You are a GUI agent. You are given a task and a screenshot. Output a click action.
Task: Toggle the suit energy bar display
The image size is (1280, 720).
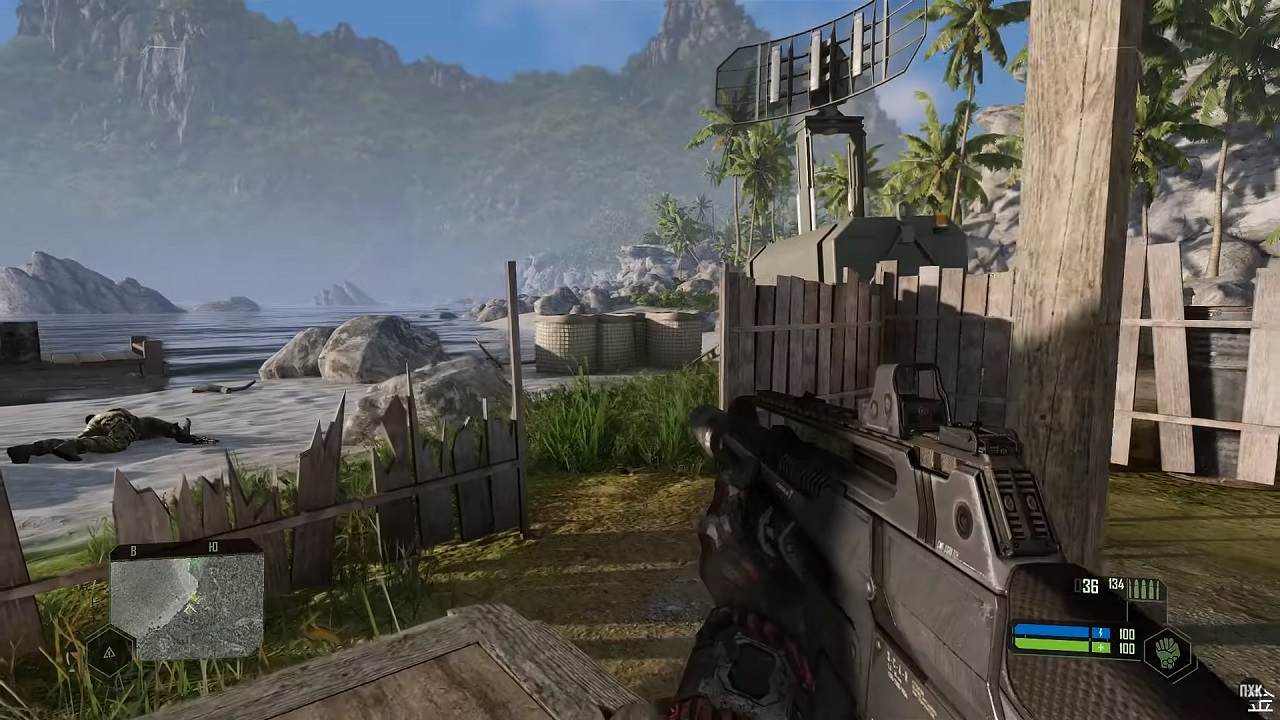click(x=1051, y=631)
